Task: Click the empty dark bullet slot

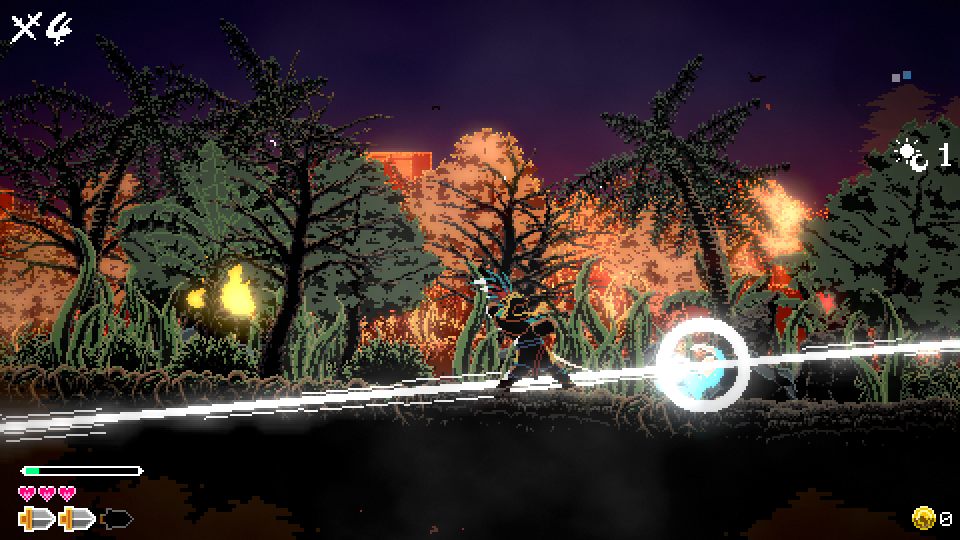Action: pyautogui.click(x=117, y=519)
